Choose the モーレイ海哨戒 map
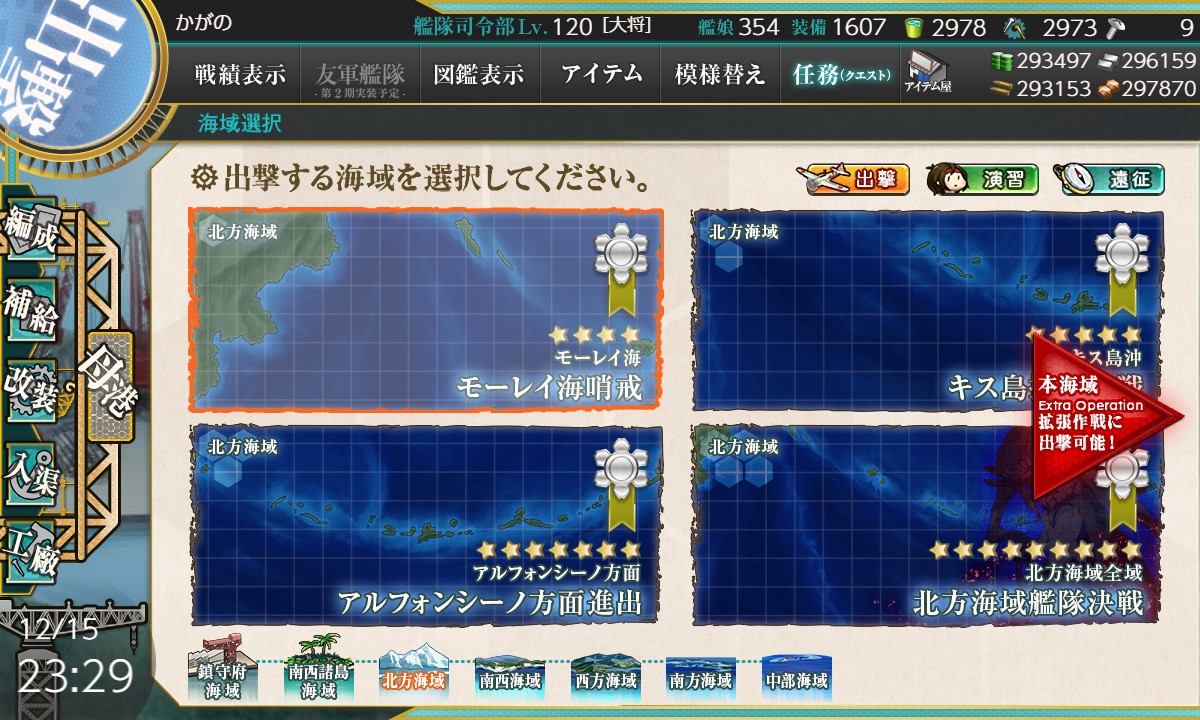The image size is (1200, 720). pyautogui.click(x=425, y=309)
